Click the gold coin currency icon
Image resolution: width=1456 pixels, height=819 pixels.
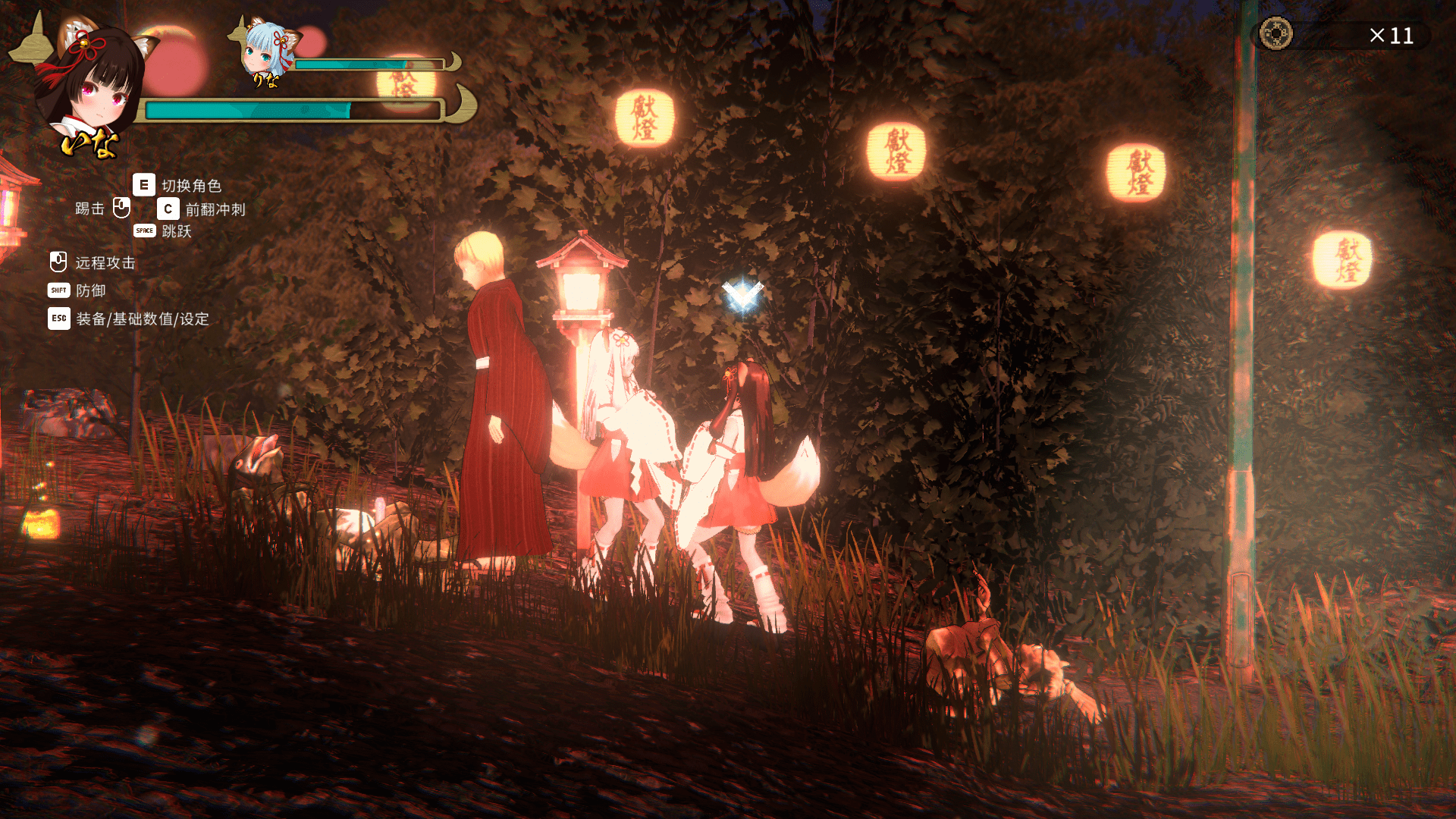tap(1276, 34)
